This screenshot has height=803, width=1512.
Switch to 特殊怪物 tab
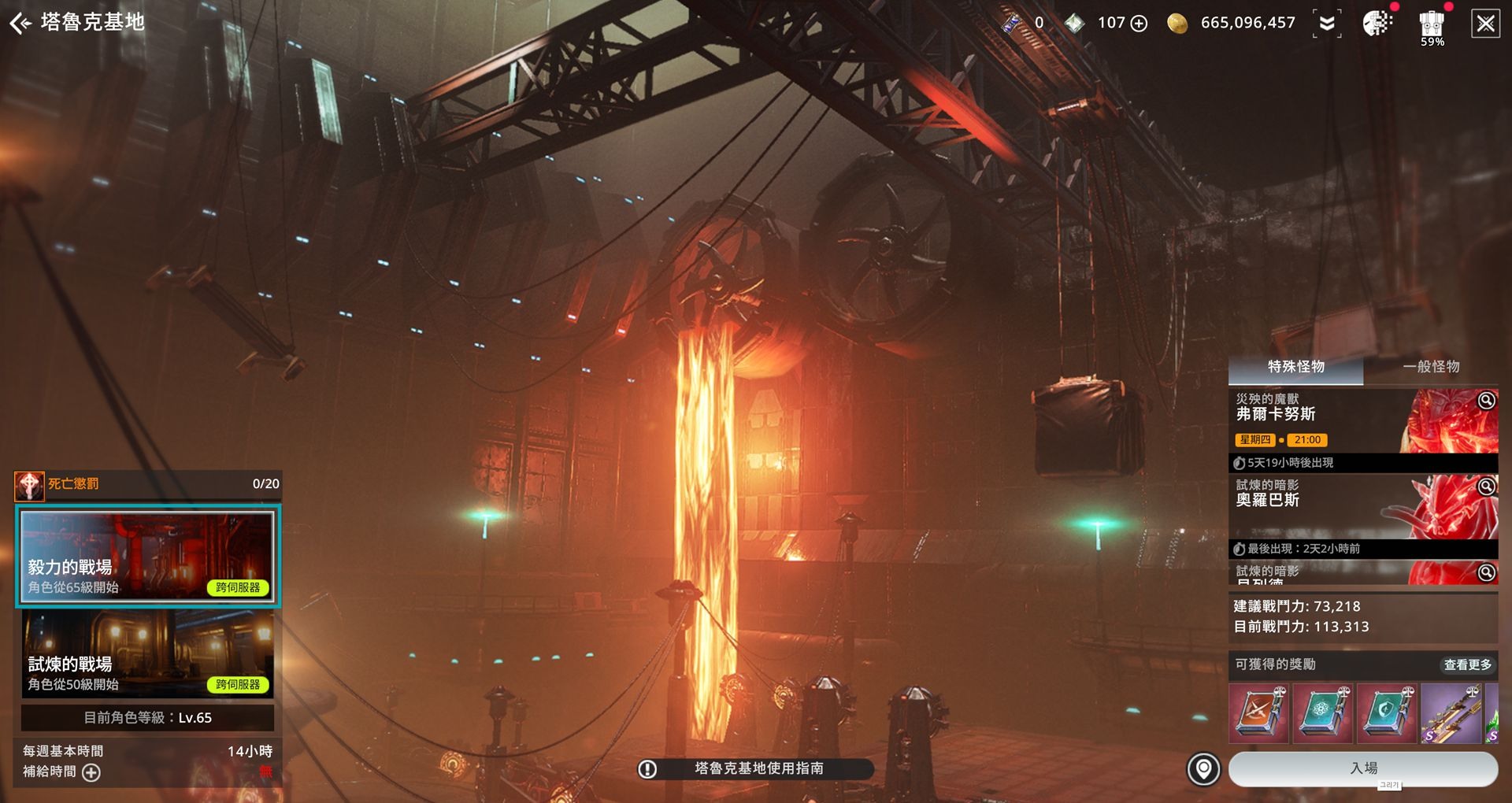tap(1295, 367)
